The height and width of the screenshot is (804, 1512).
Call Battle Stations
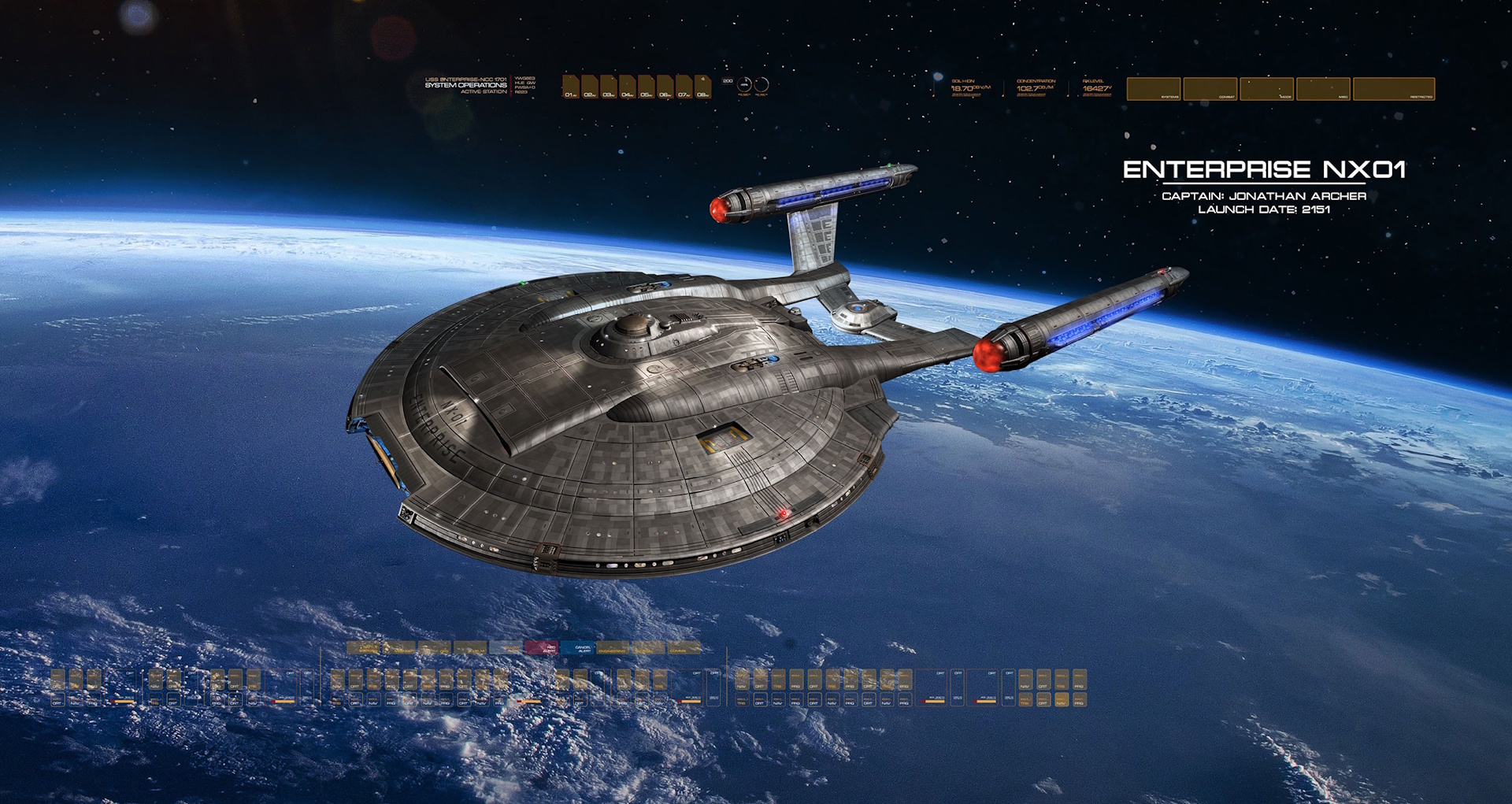(364, 648)
